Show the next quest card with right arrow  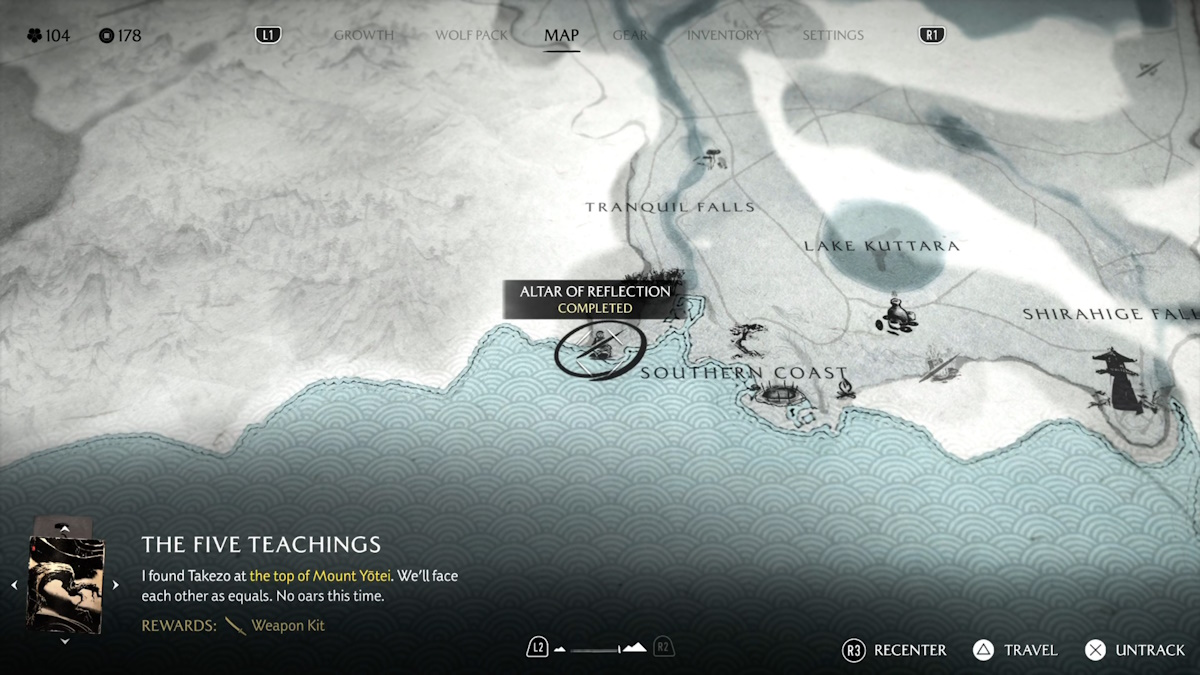[115, 585]
